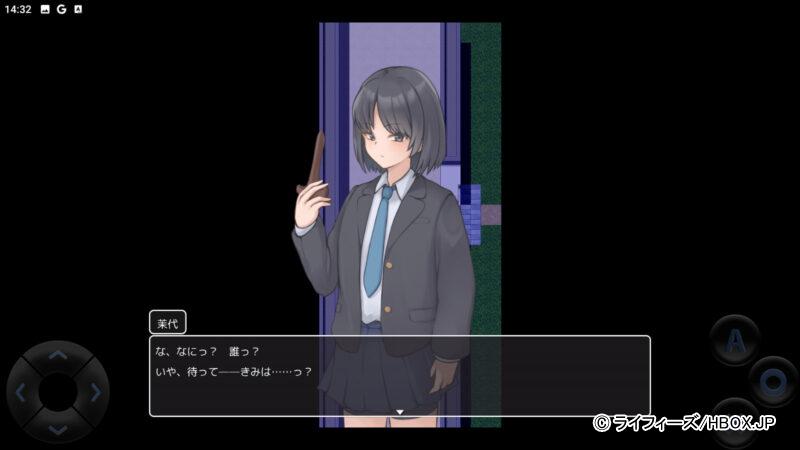
Task: Tap the right arrow on the D-pad
Action: pyautogui.click(x=95, y=392)
